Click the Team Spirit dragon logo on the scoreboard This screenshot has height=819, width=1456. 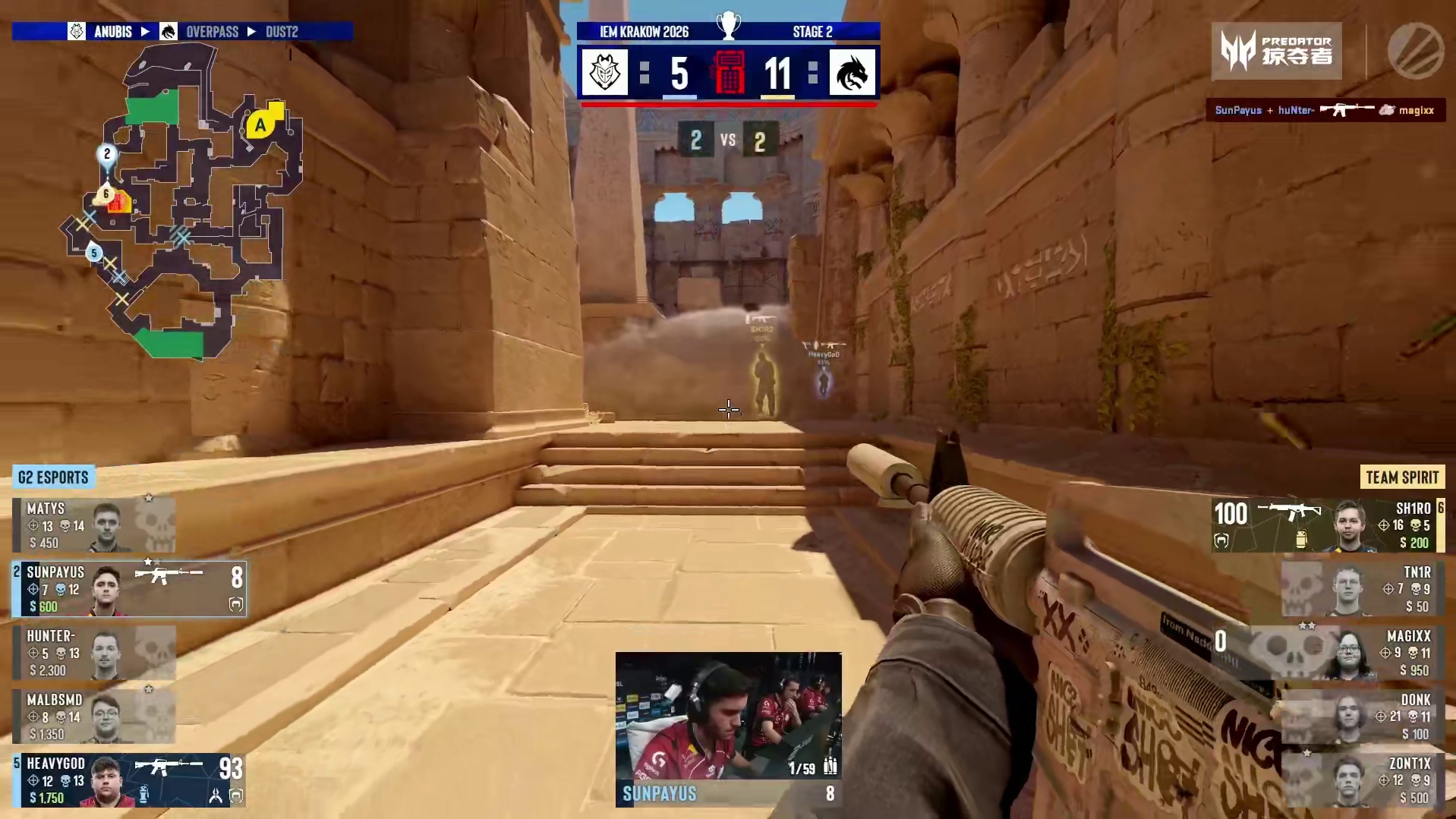[x=852, y=73]
